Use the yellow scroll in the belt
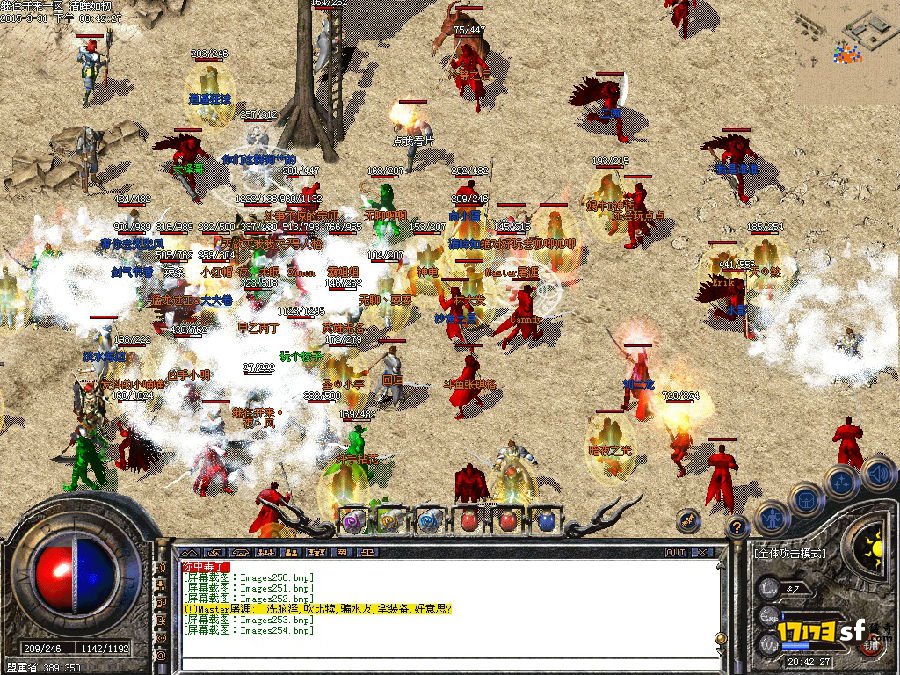The image size is (900, 675). (391, 520)
